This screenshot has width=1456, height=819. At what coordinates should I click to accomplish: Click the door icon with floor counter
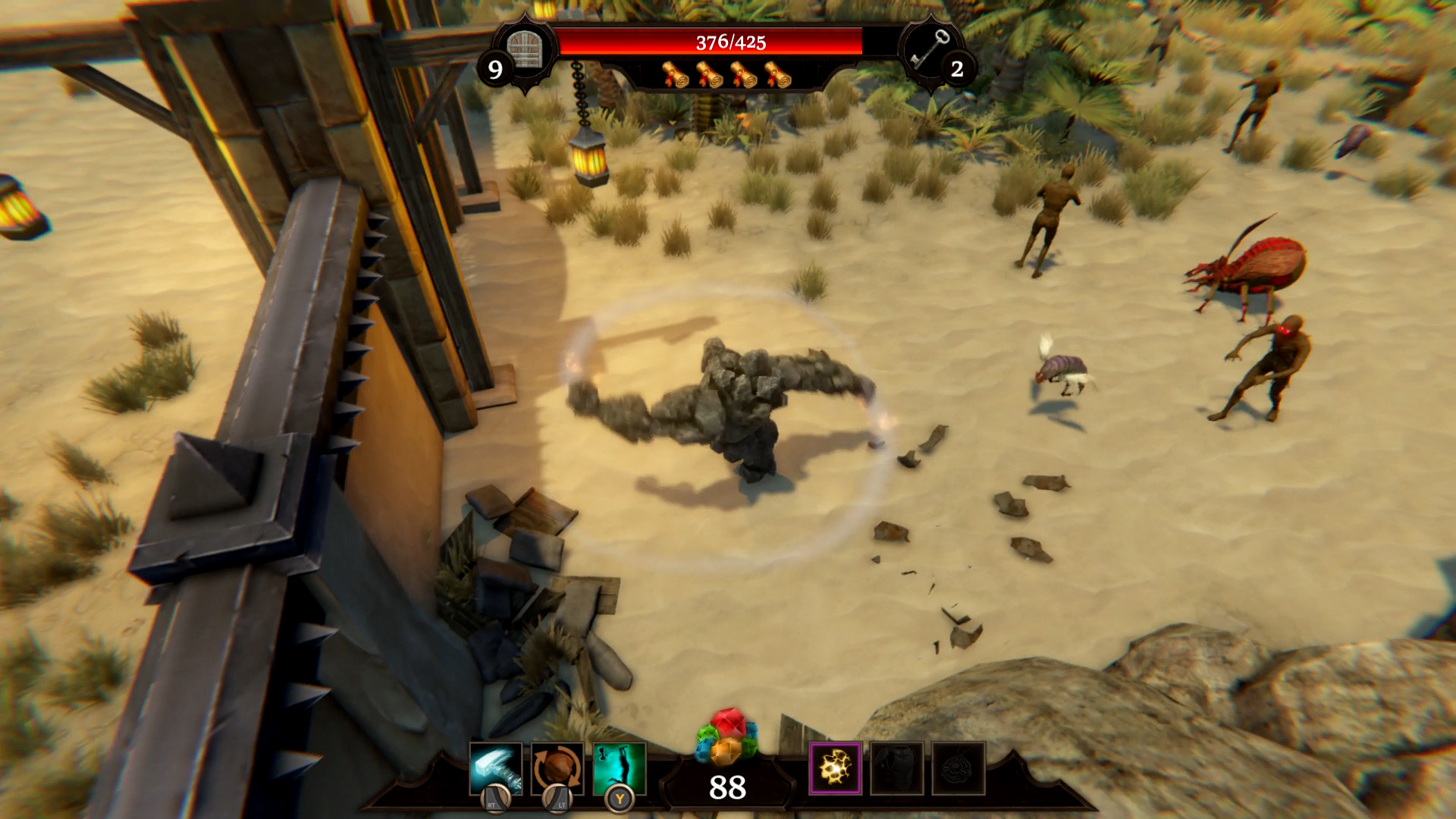click(525, 50)
